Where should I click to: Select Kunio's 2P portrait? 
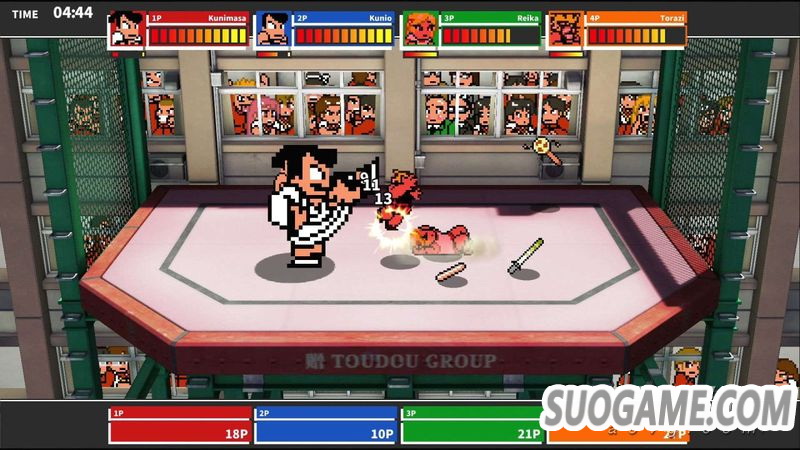click(273, 29)
